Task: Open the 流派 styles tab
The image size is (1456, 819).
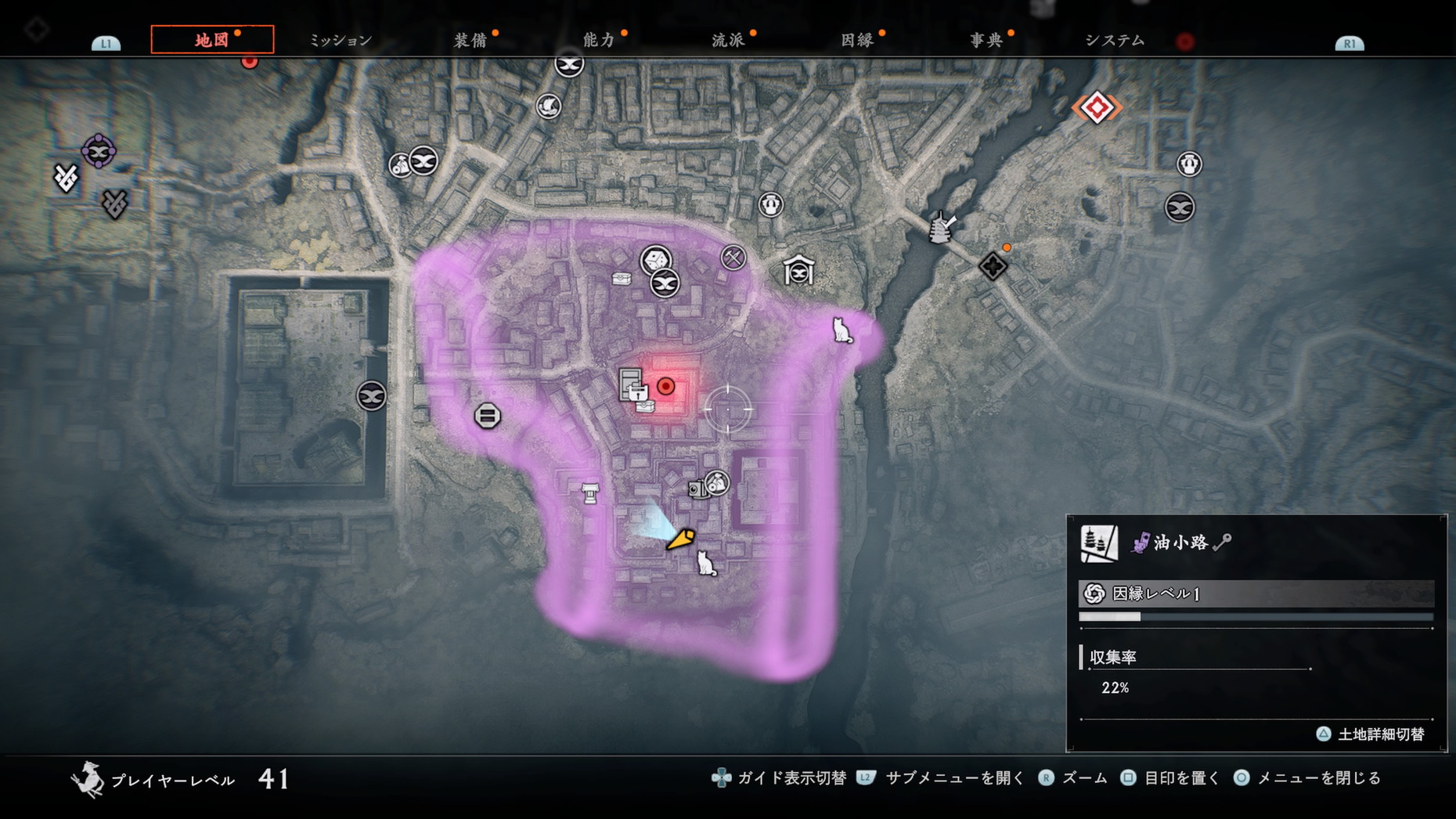Action: coord(728,40)
